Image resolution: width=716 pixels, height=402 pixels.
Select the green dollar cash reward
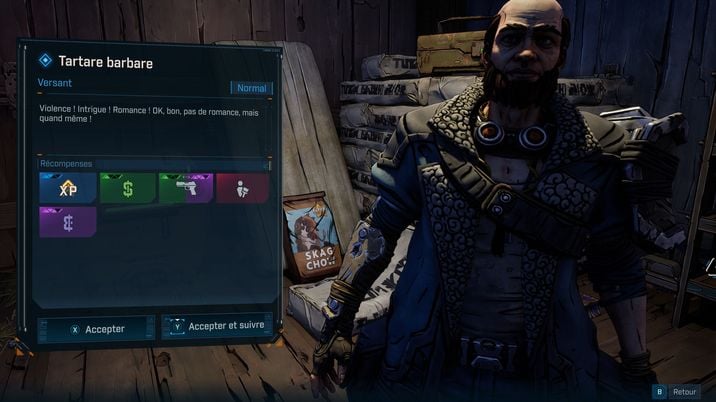click(x=127, y=188)
